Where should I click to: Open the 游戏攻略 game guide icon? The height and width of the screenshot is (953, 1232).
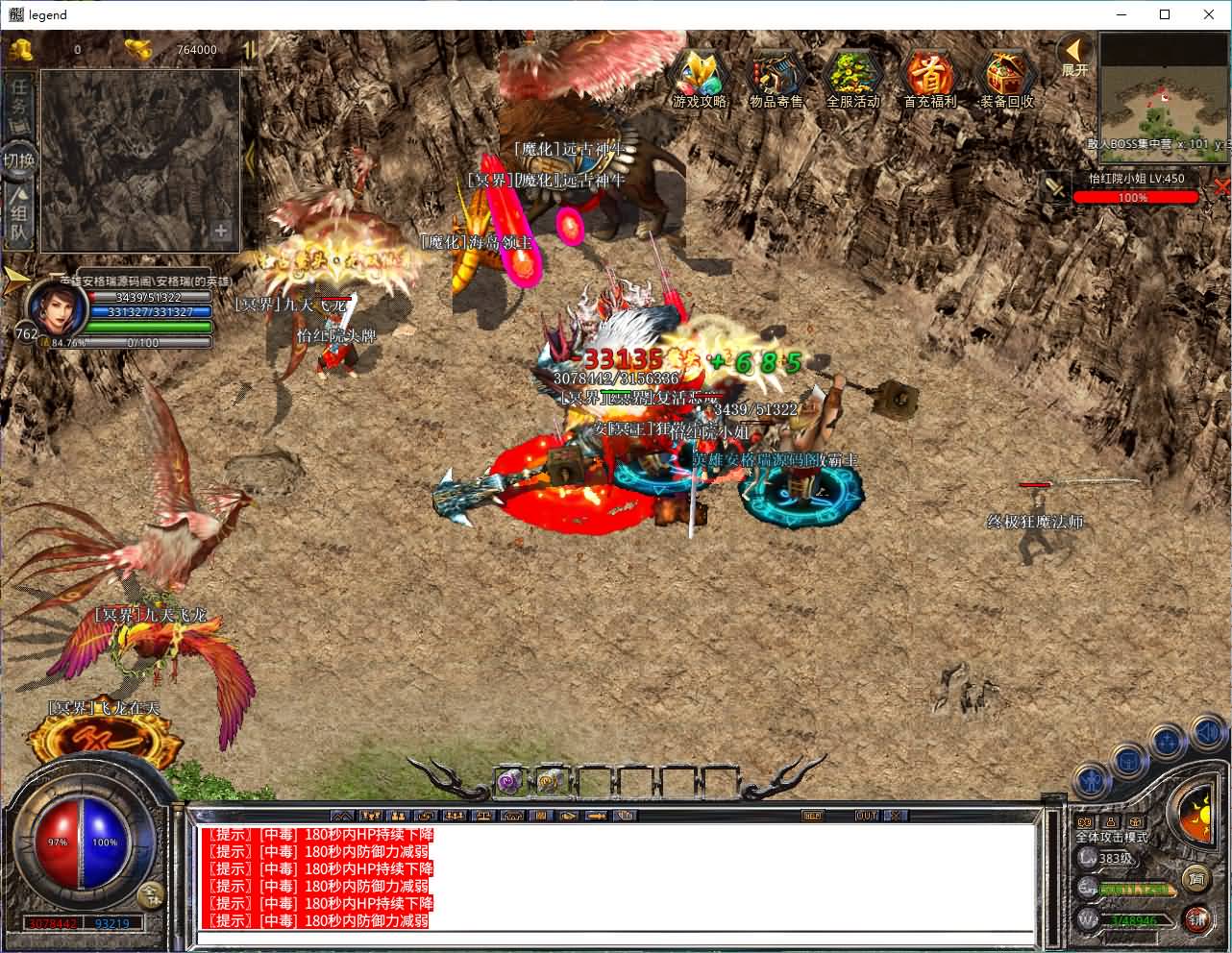click(700, 75)
